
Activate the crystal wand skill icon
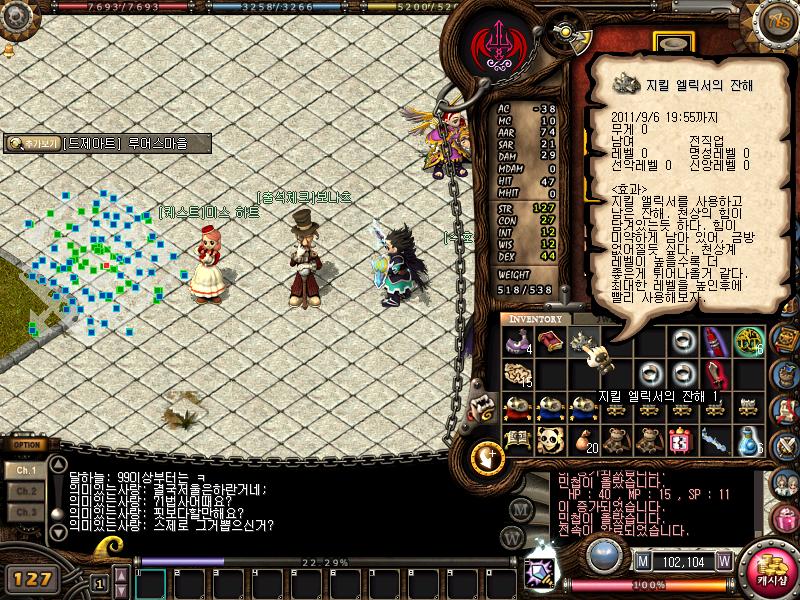coord(538,571)
